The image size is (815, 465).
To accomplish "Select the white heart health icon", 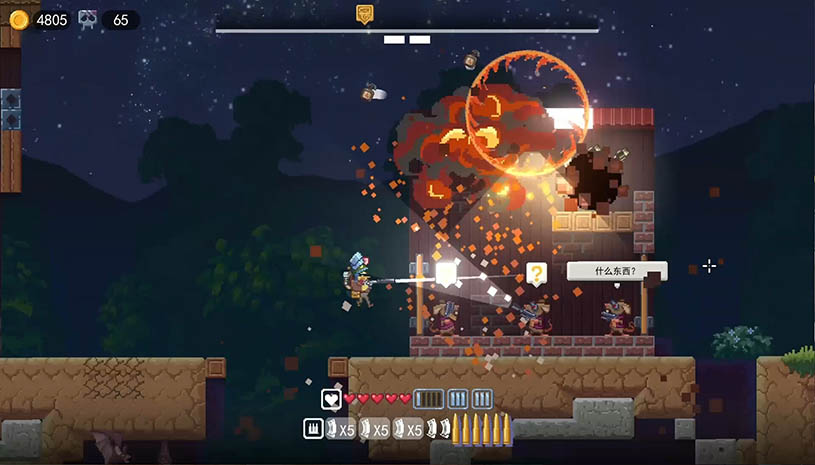I will (331, 399).
